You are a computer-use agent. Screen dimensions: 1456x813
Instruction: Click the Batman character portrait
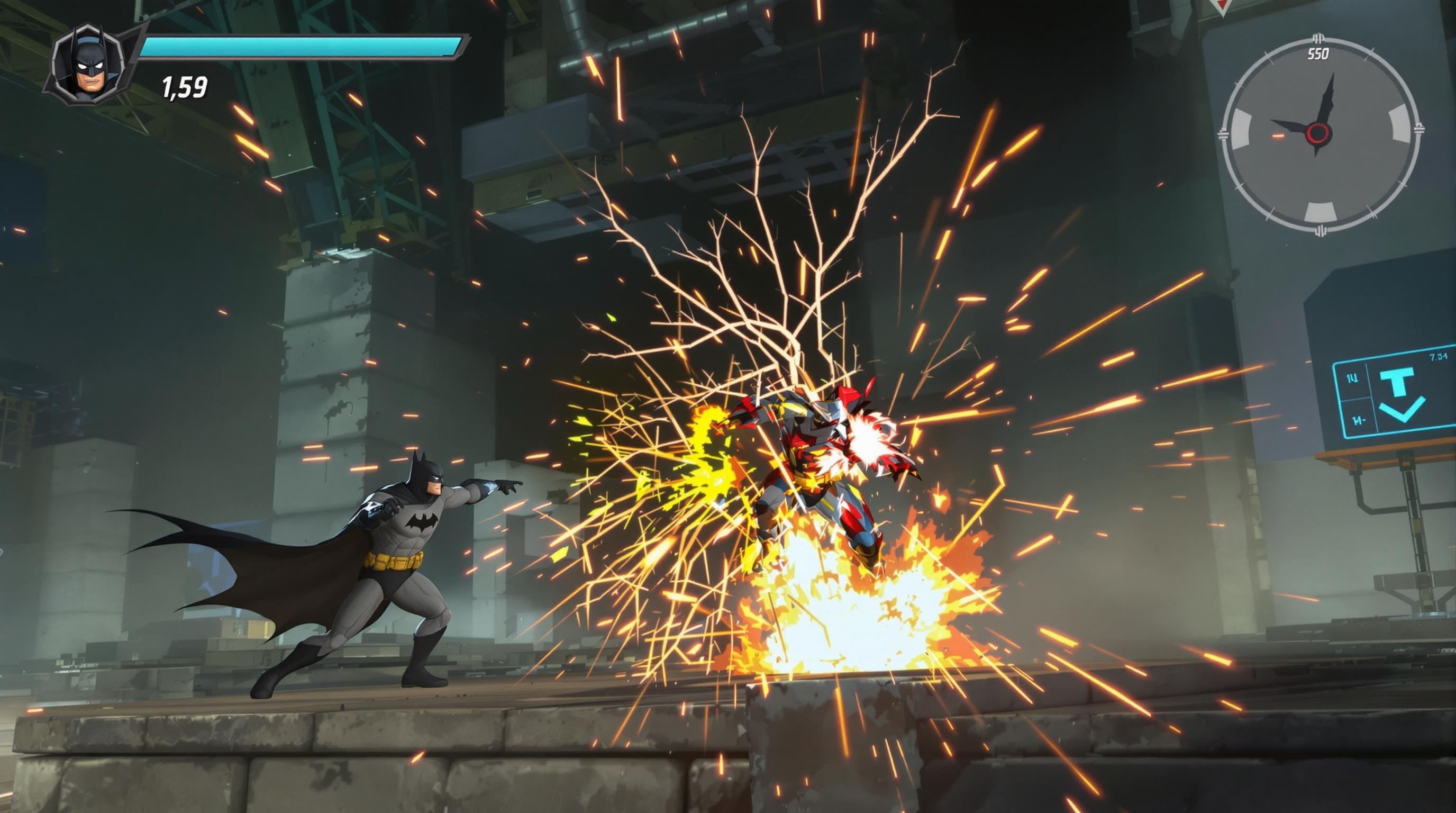click(x=89, y=65)
